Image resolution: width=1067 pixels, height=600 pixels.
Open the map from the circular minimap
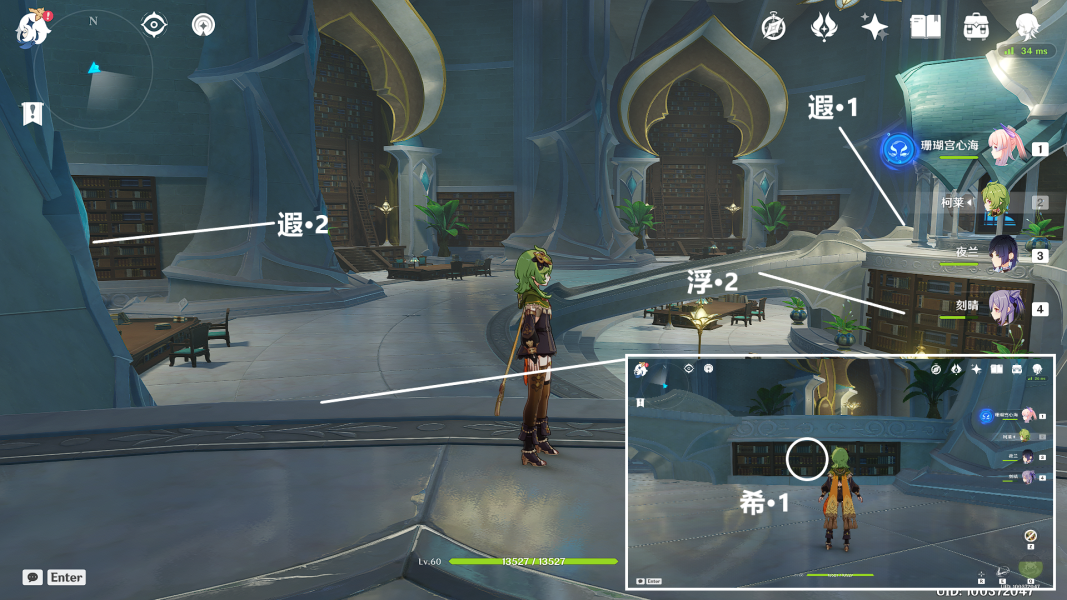(x=92, y=70)
